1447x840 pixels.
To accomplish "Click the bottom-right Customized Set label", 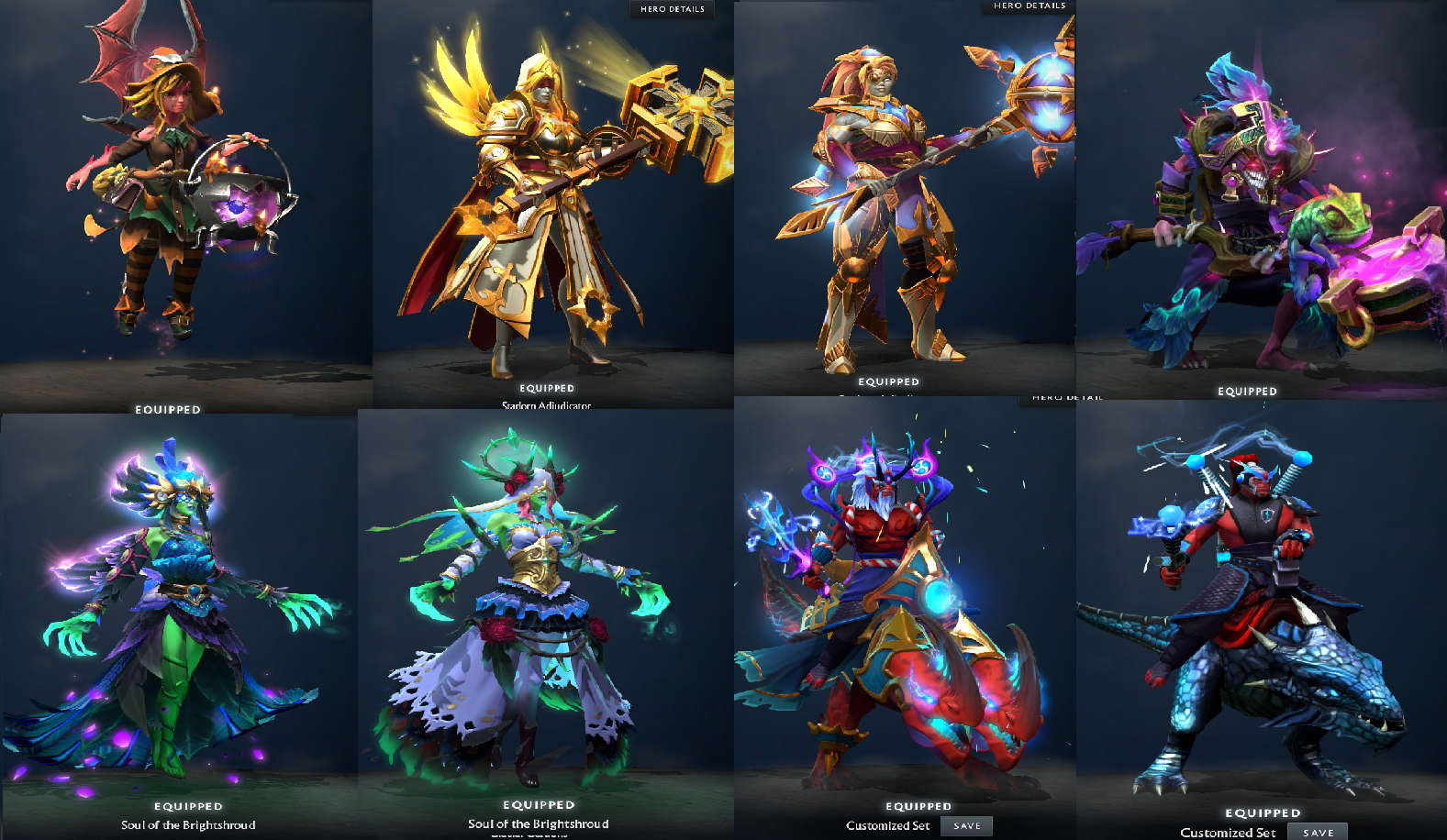I will 1226,833.
